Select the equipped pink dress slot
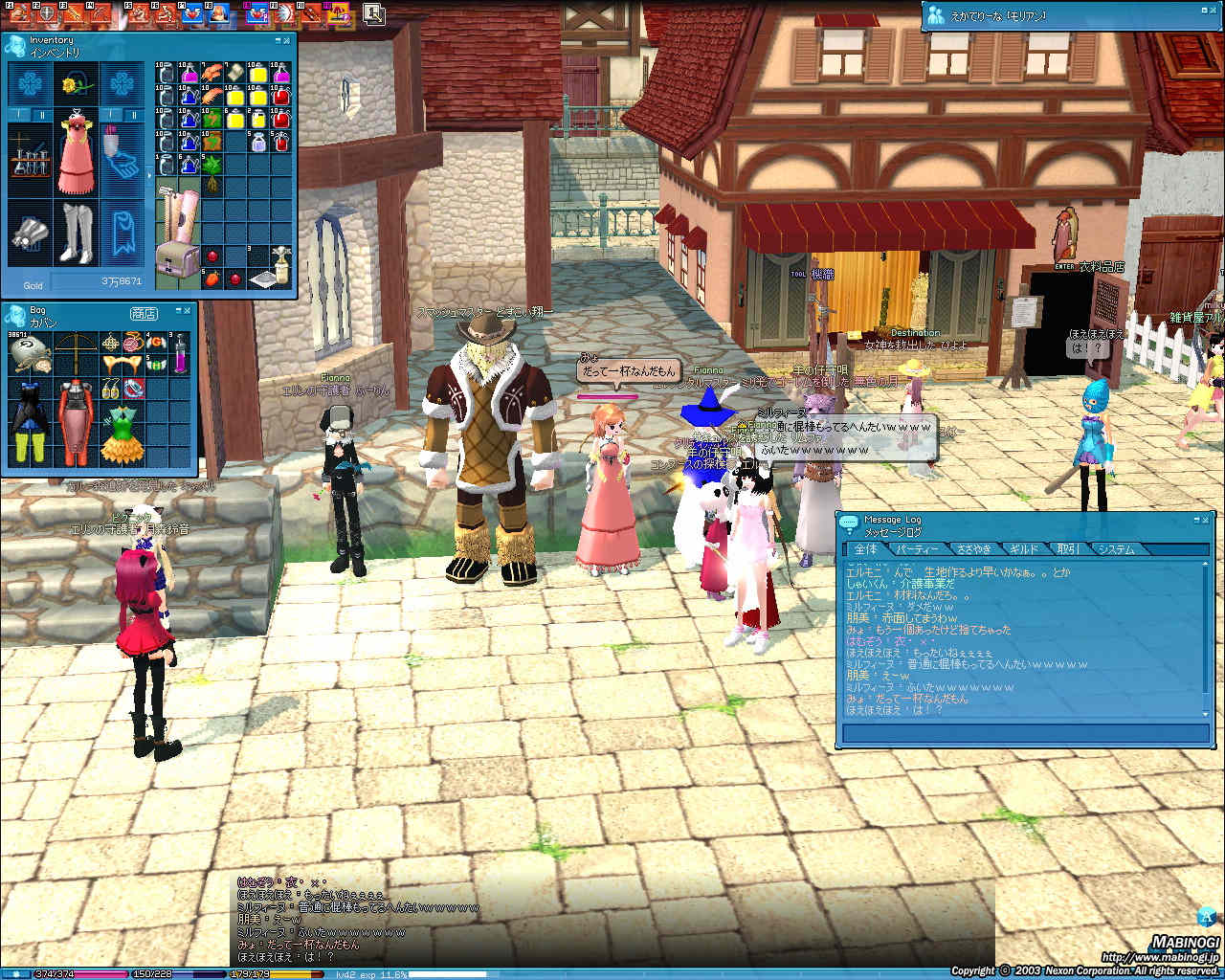This screenshot has width=1225, height=980. pyautogui.click(x=75, y=153)
